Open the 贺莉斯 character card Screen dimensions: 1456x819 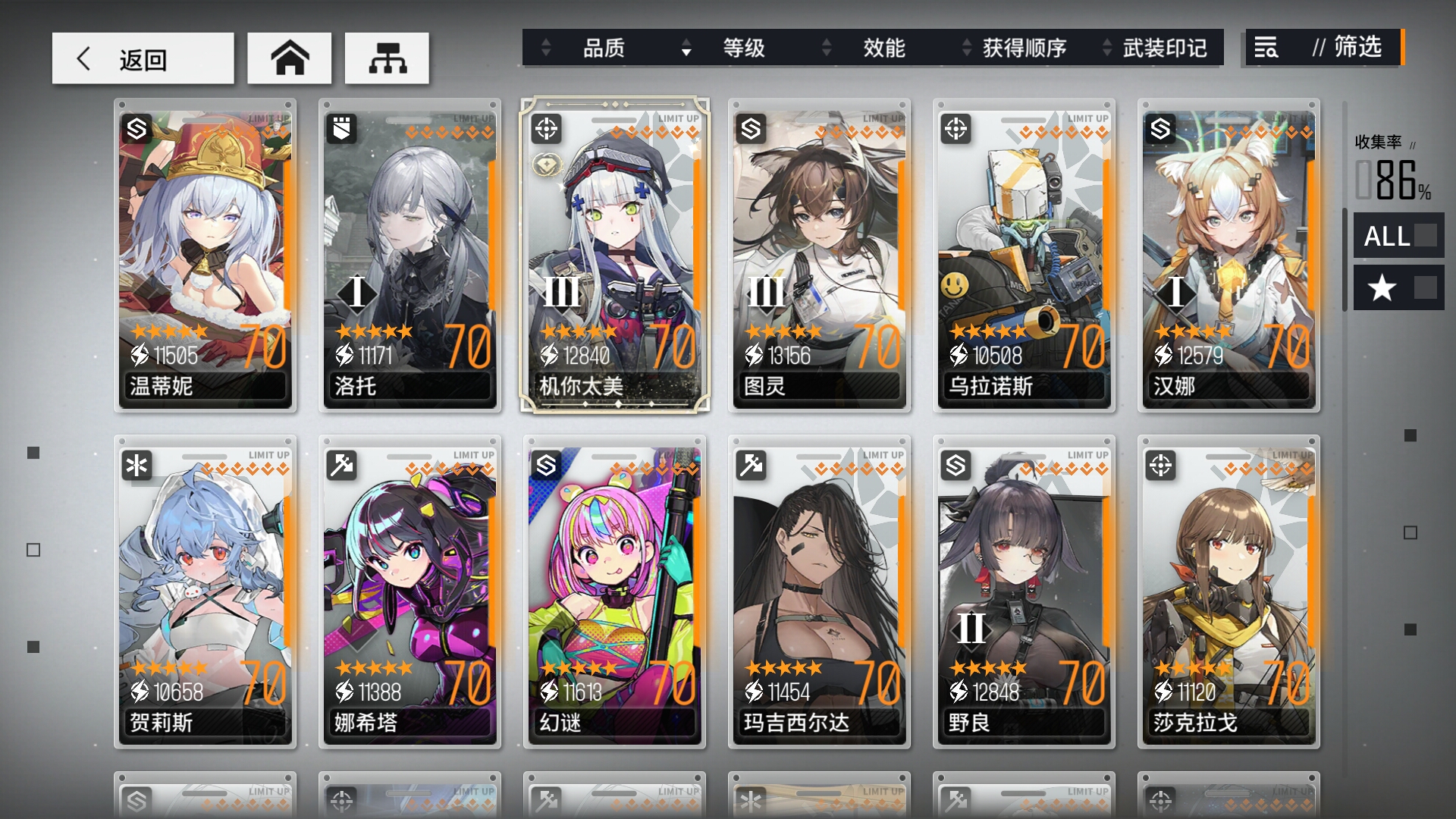(205, 591)
